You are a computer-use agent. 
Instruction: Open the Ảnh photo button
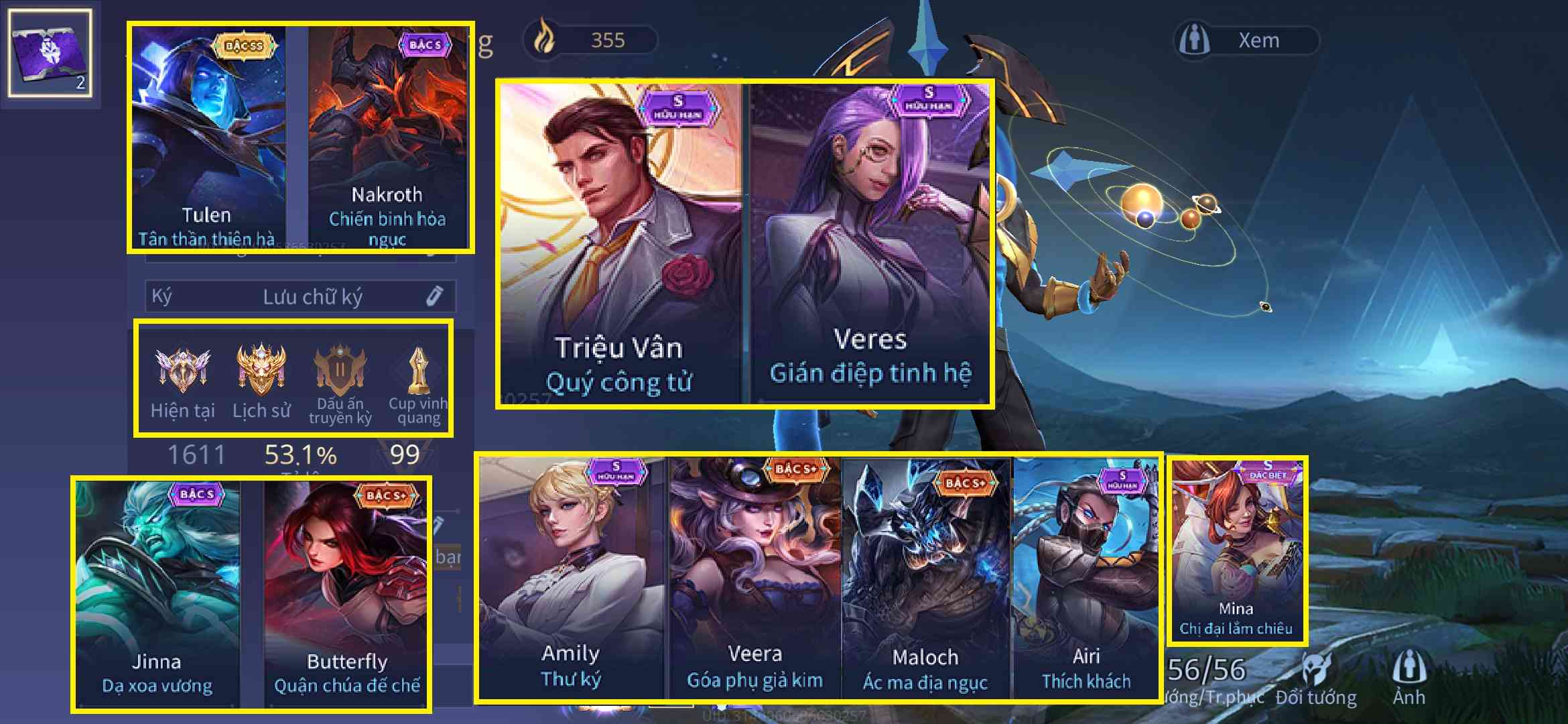pyautogui.click(x=1409, y=678)
